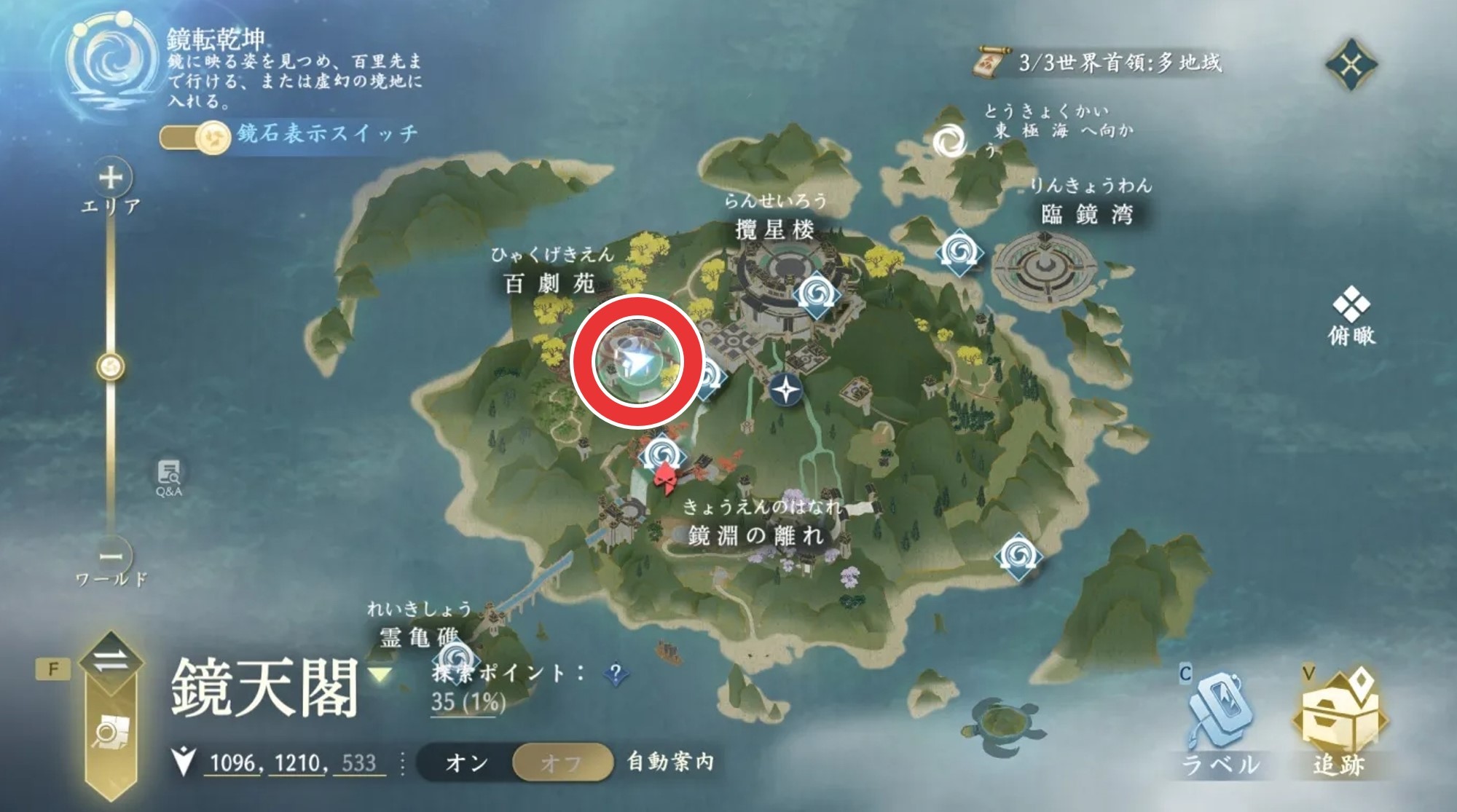Zoom out with the minus ワールド button

111,557
